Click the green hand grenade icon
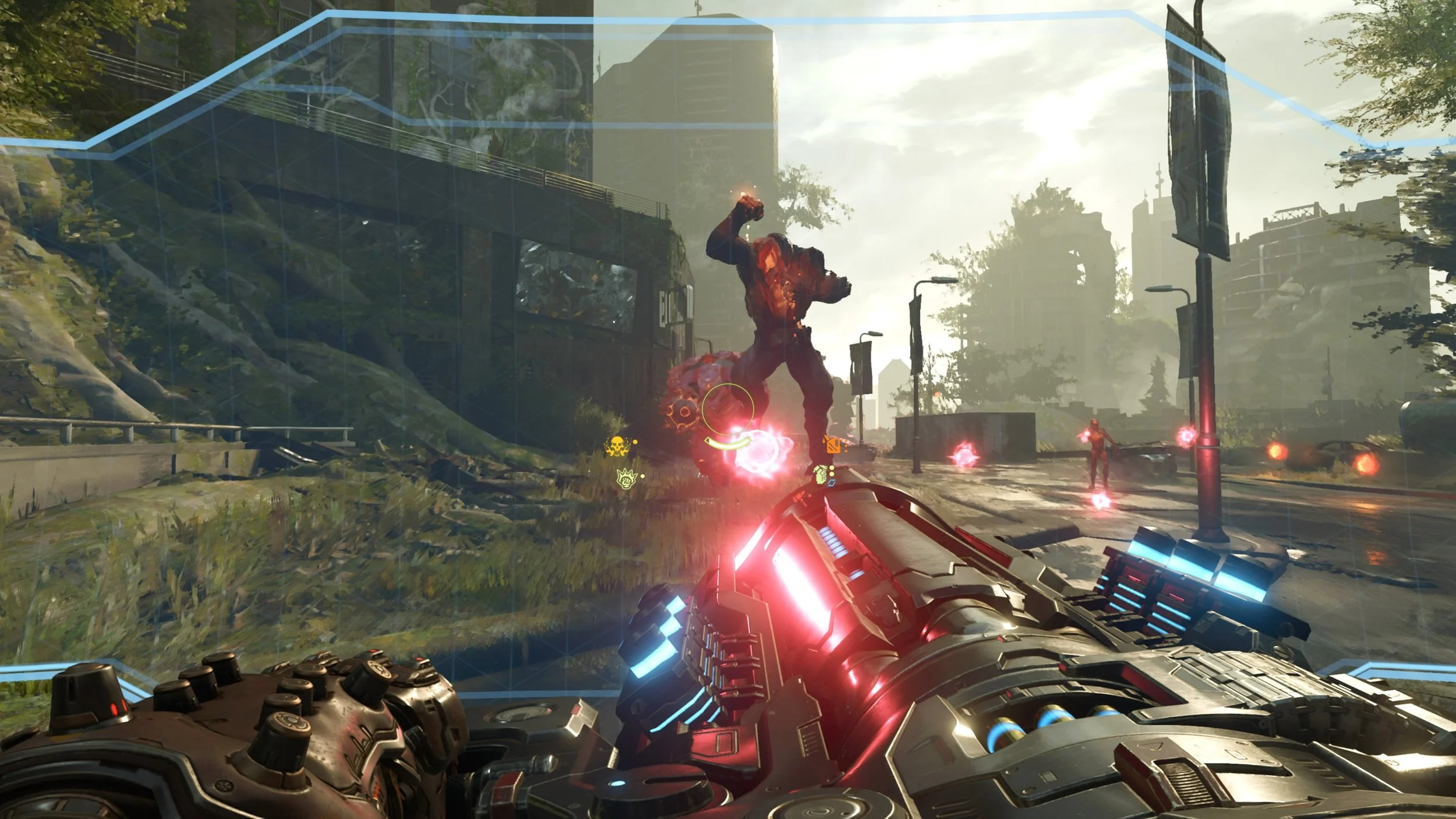This screenshot has width=1456, height=819. click(821, 474)
